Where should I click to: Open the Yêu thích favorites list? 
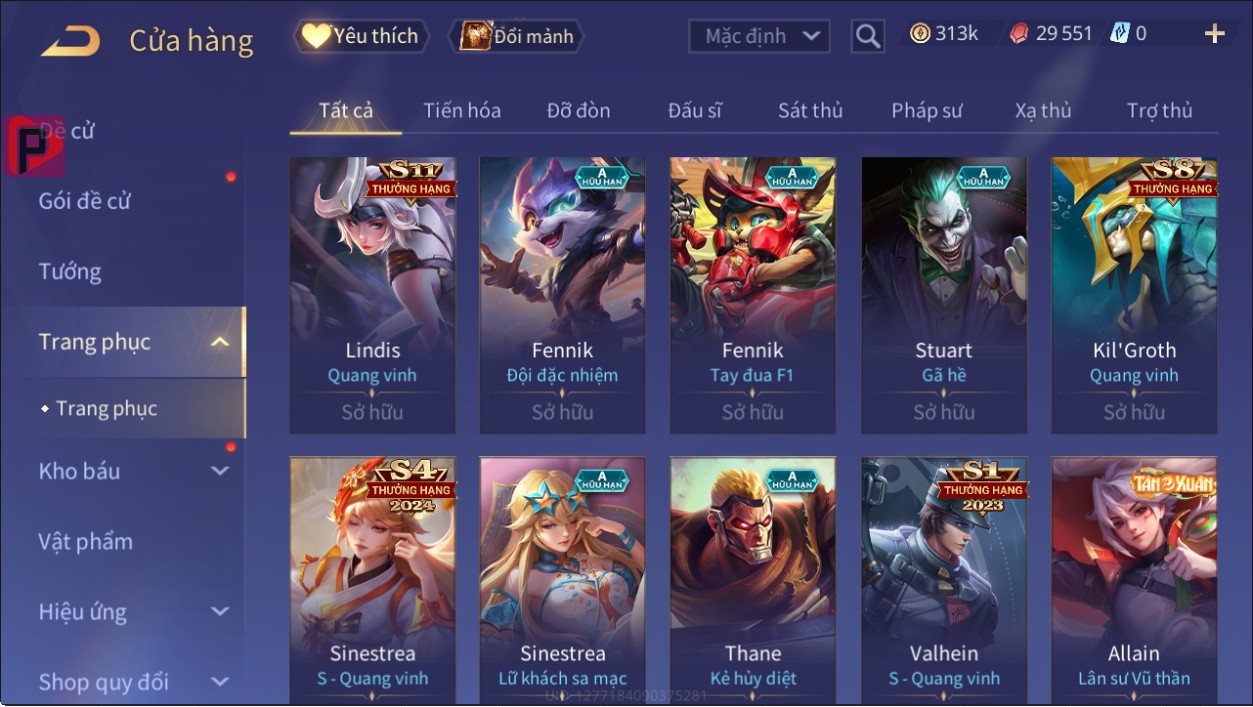click(361, 36)
